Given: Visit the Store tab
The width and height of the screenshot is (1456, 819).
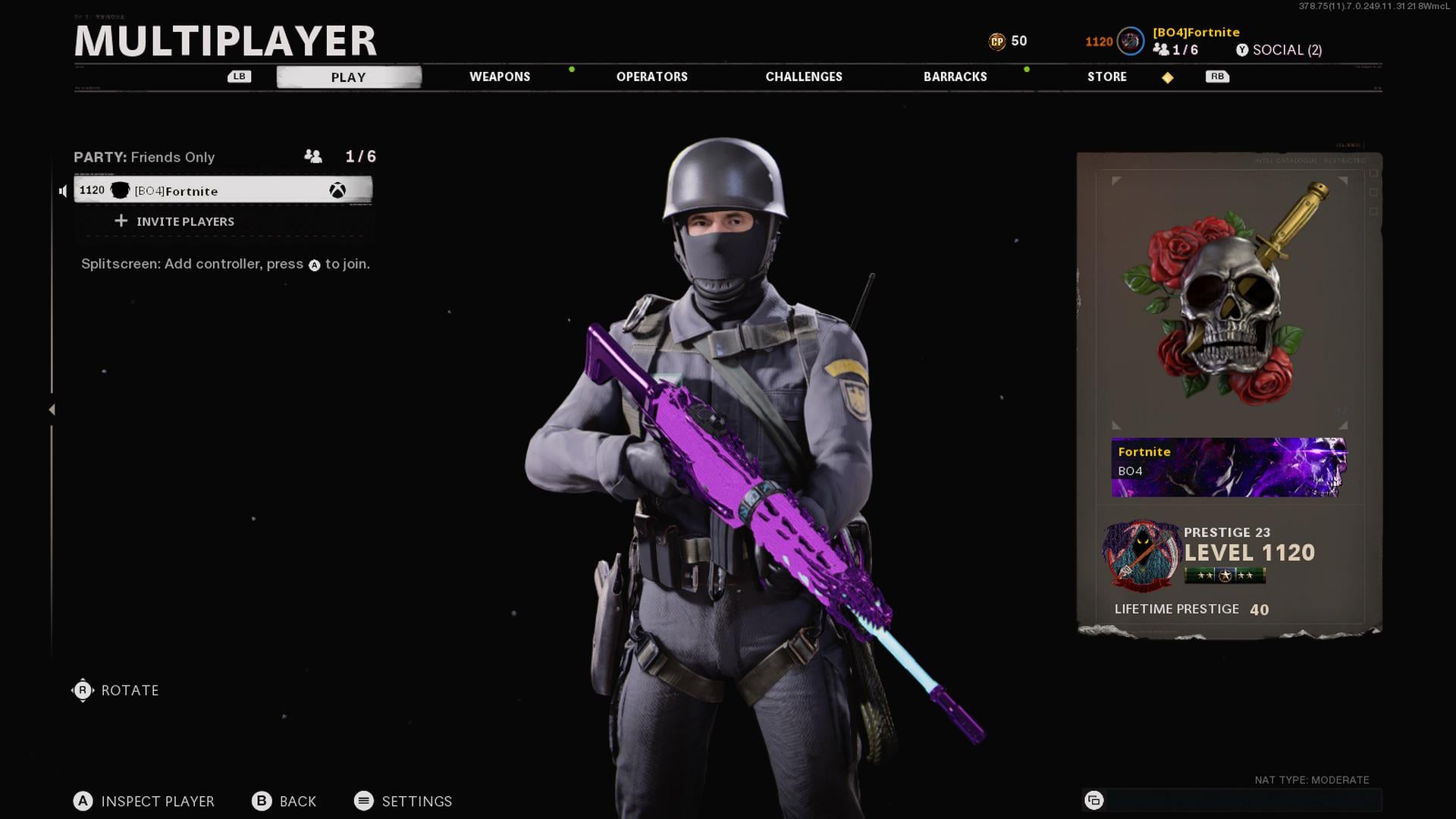Looking at the screenshot, I should tap(1106, 77).
